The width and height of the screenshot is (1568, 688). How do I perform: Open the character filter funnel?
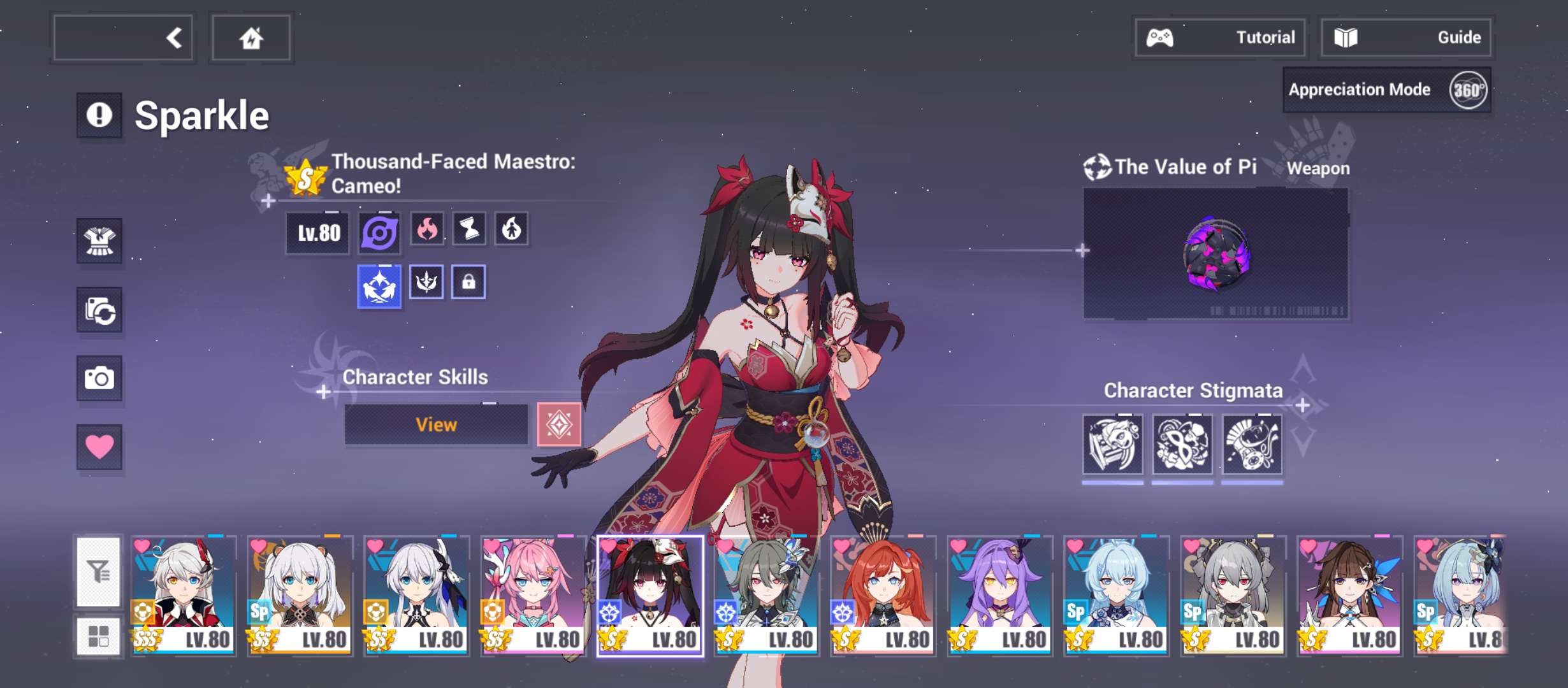(98, 571)
